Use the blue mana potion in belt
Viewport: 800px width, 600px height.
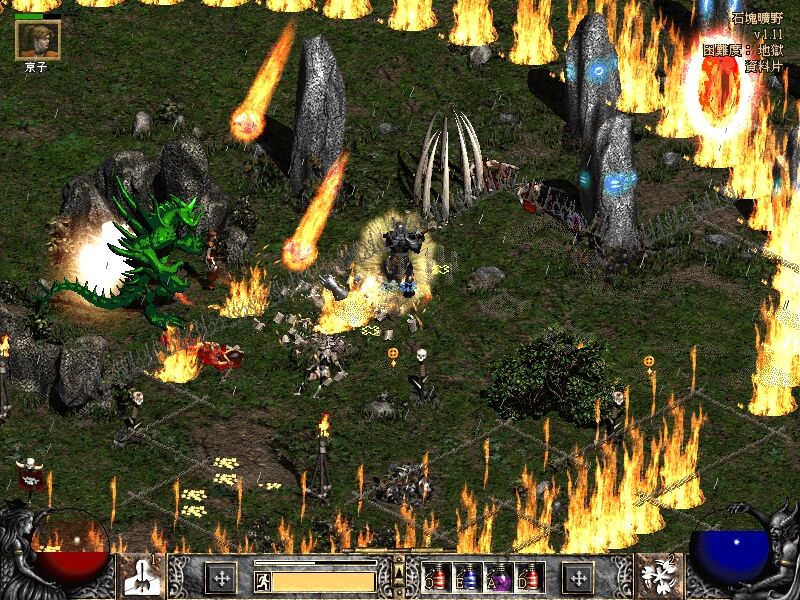point(466,577)
